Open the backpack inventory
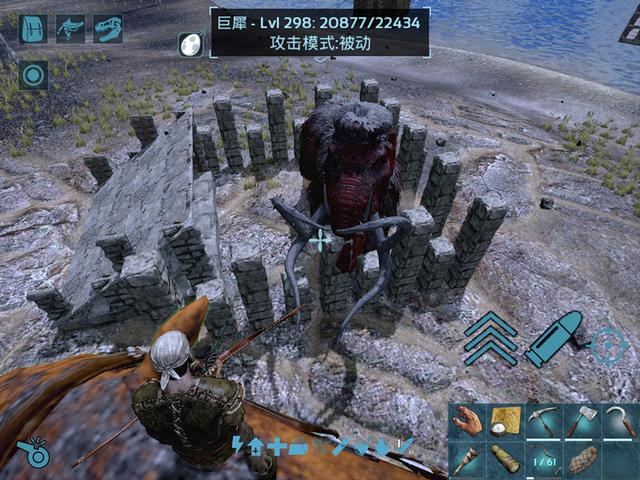Screen dimensions: 640x480 [x=33, y=29]
